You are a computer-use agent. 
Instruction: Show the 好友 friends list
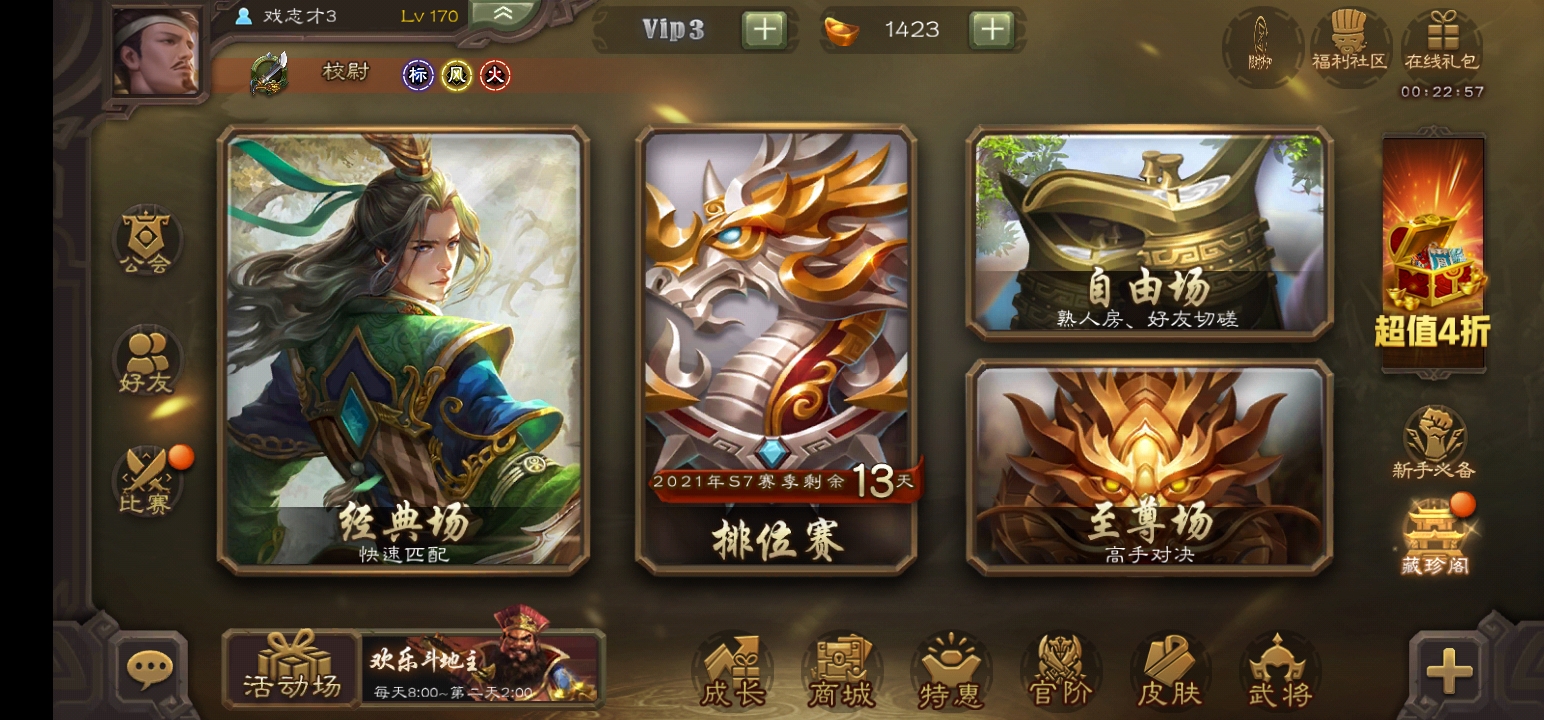147,360
